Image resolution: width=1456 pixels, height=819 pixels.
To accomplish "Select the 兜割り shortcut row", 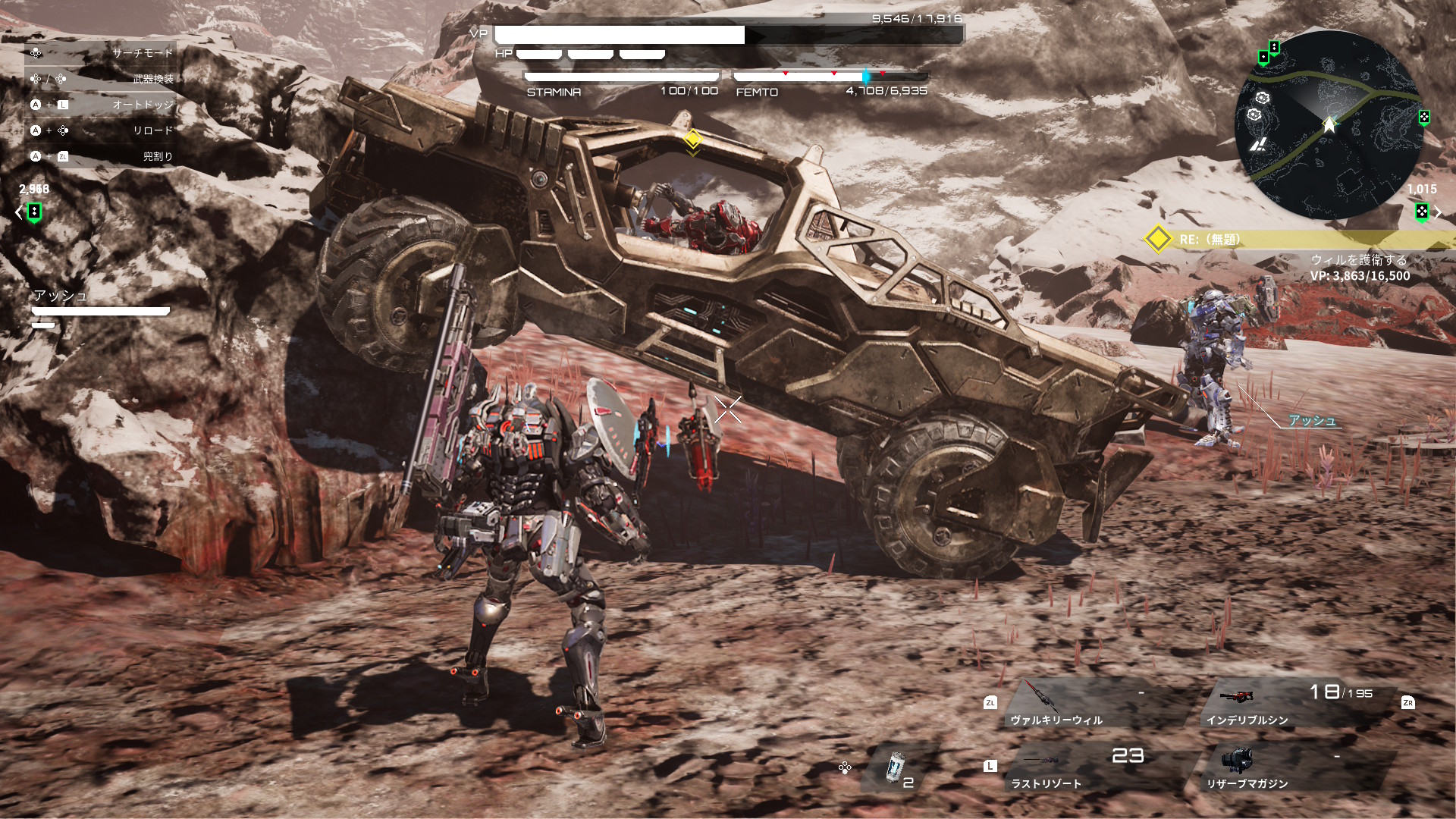I will 102,156.
